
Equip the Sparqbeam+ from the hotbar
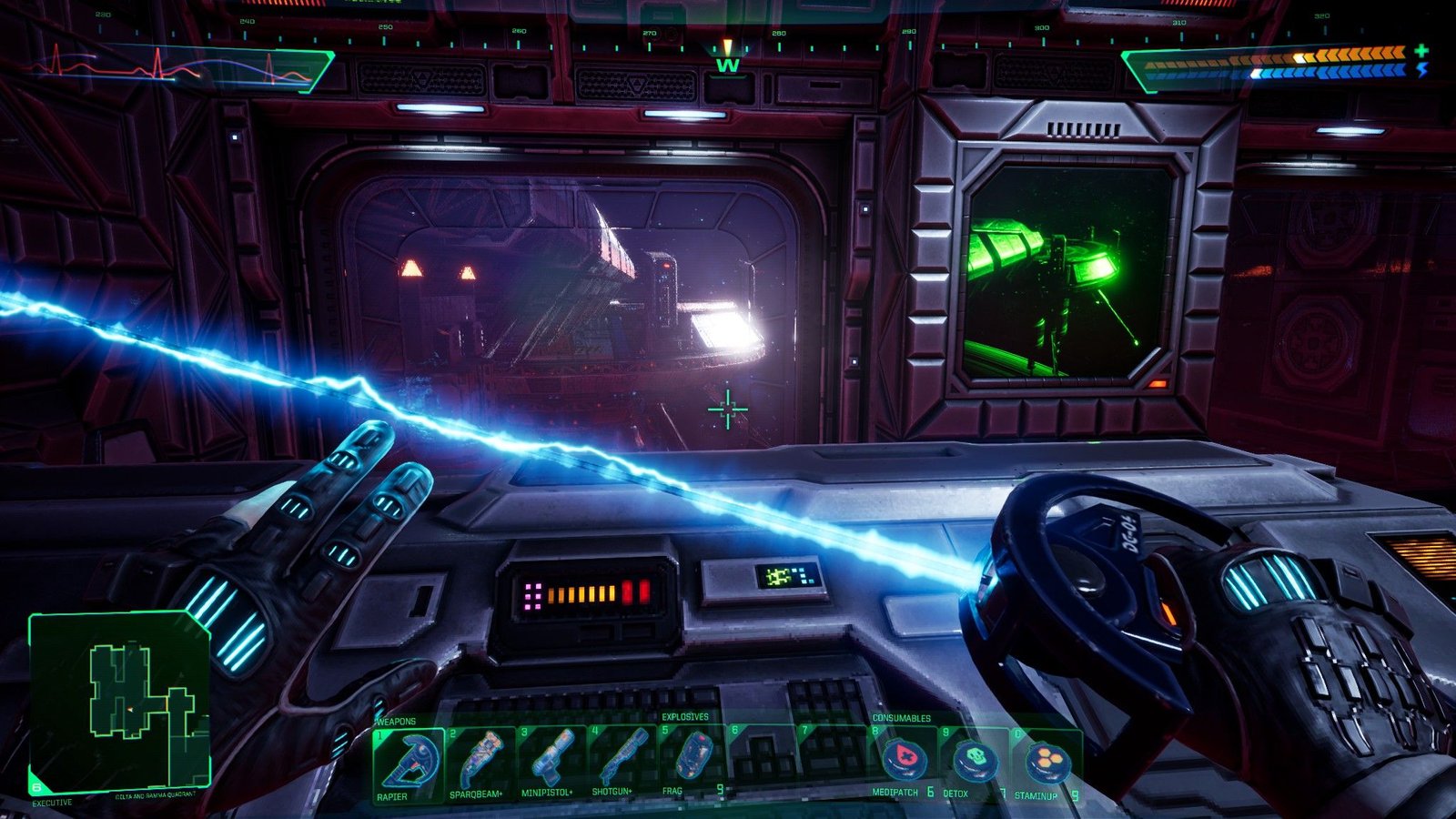coord(480,763)
